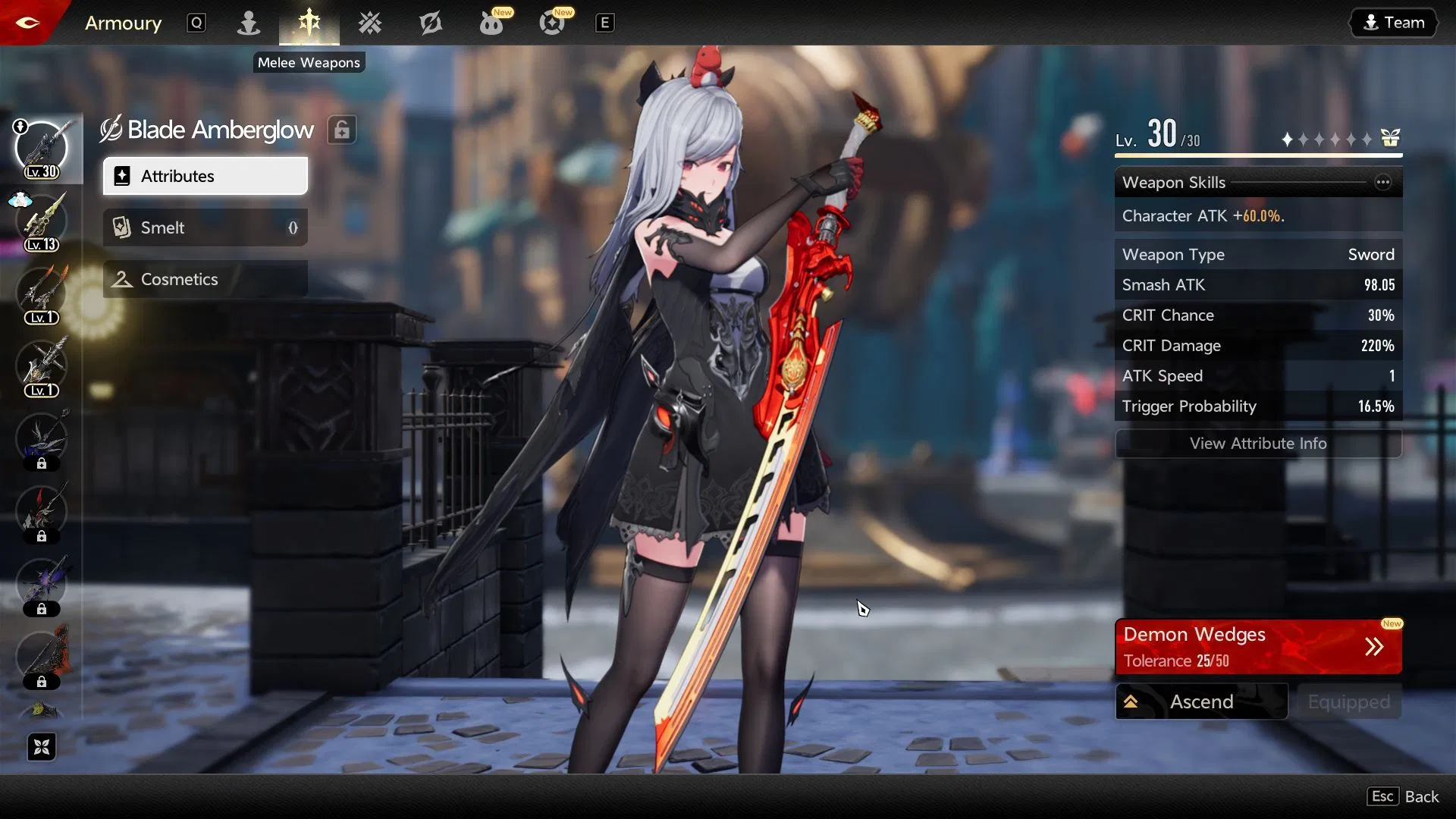Open Weapon Skills options via ellipsis

(x=1383, y=182)
